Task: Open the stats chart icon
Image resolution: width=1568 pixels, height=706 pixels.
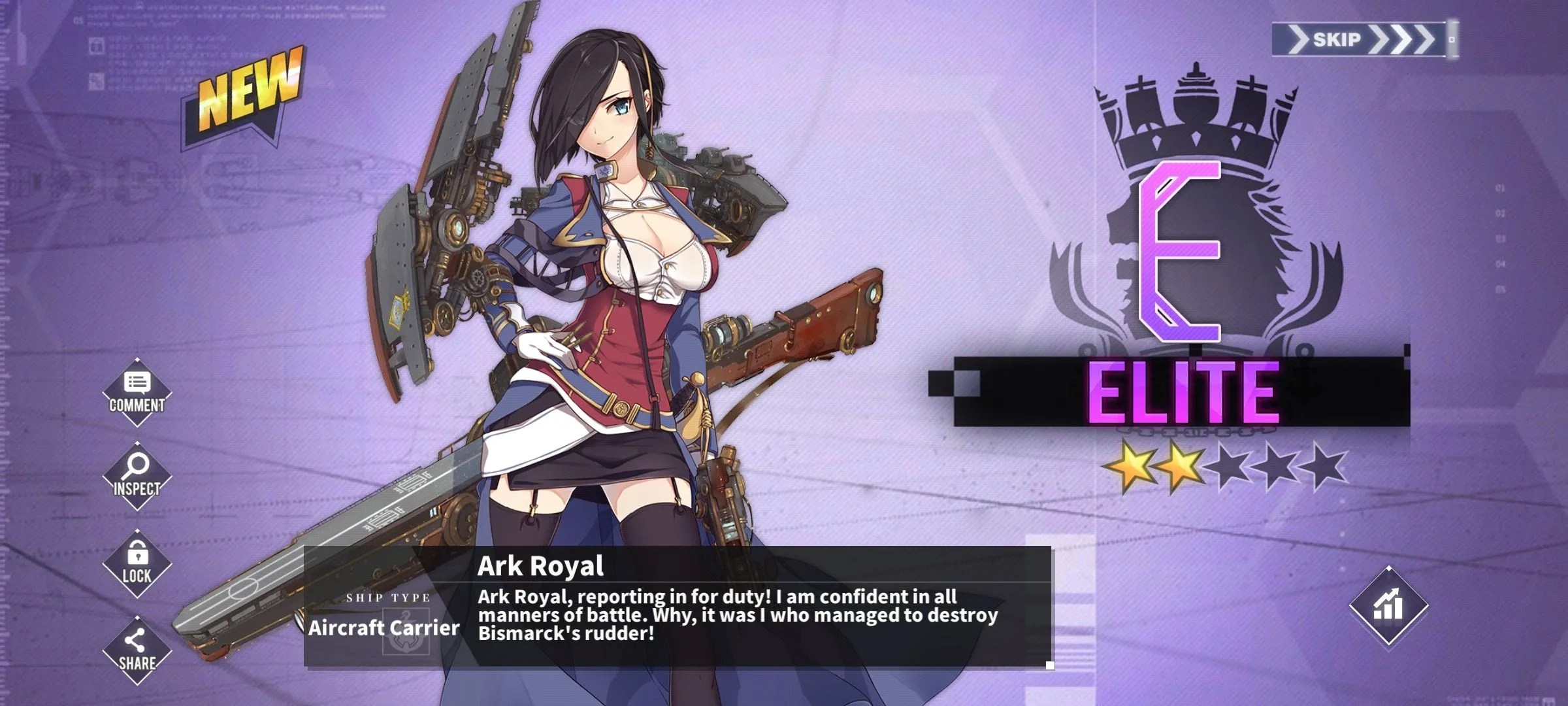Action: pyautogui.click(x=1388, y=605)
